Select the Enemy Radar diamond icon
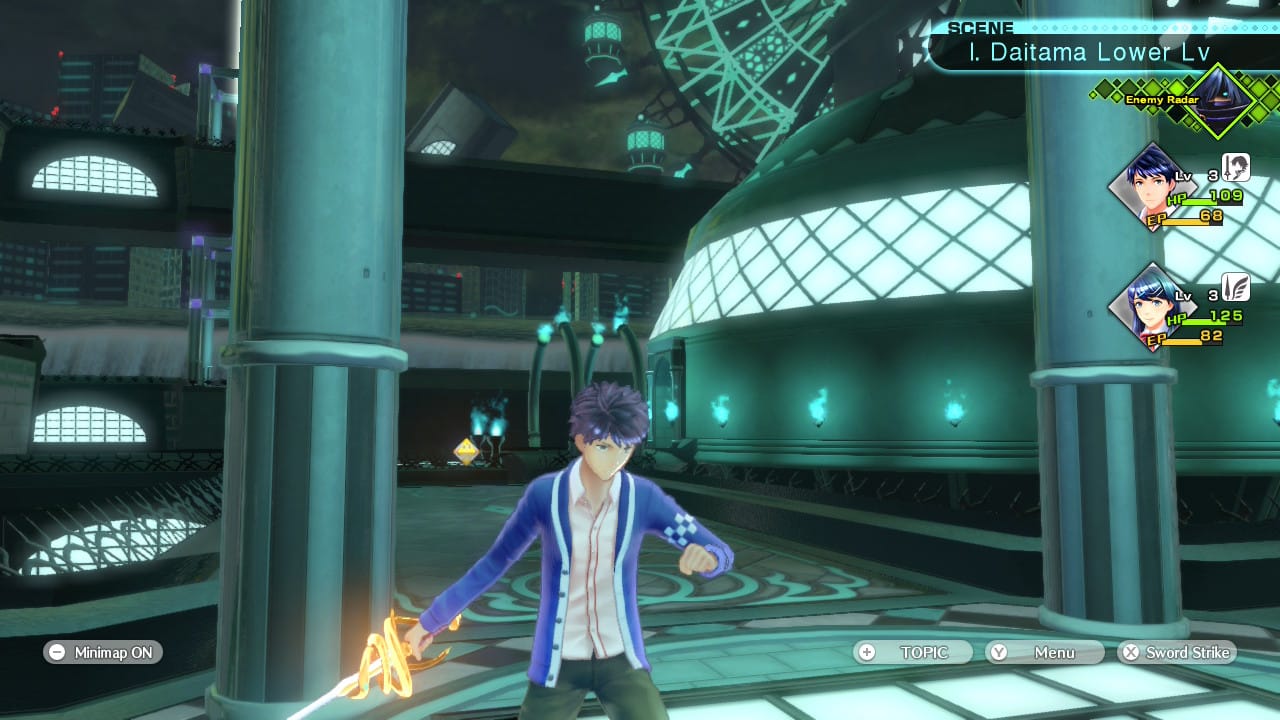 1219,100
